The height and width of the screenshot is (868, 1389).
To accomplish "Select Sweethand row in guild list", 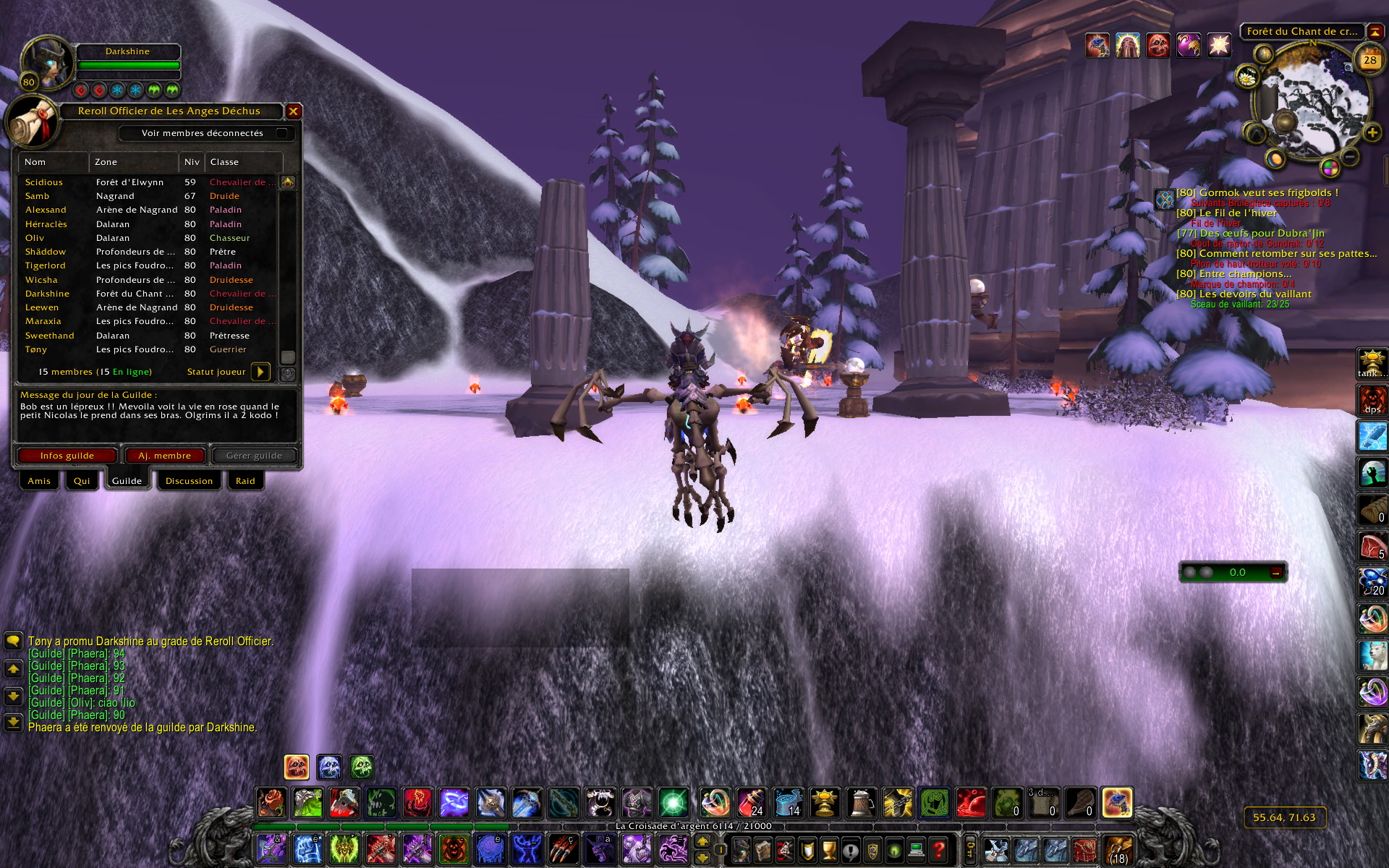I will [50, 336].
